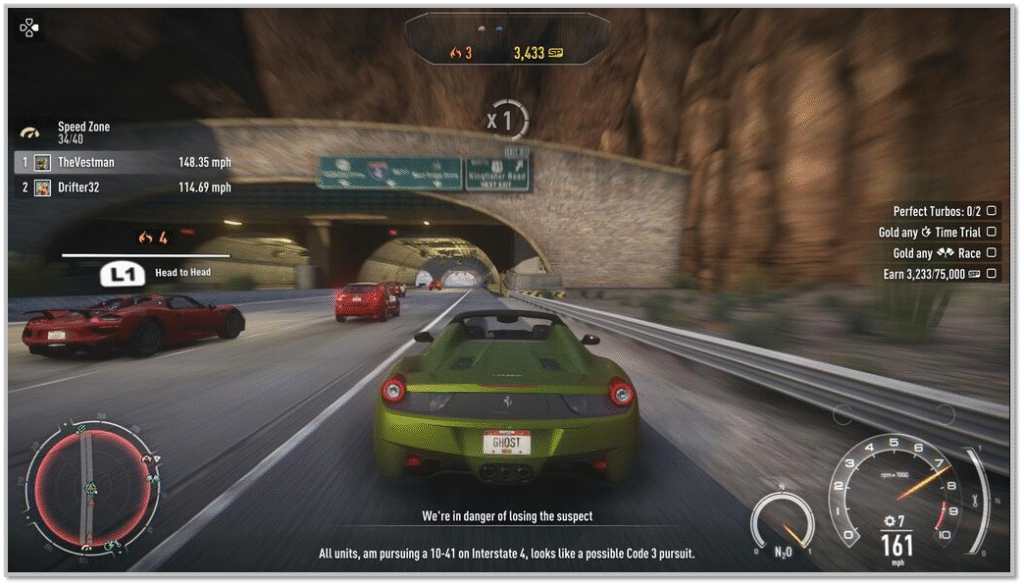Tick the Earn 3,233/75,000 objective checkbox
This screenshot has width=1024, height=586.
992,274
